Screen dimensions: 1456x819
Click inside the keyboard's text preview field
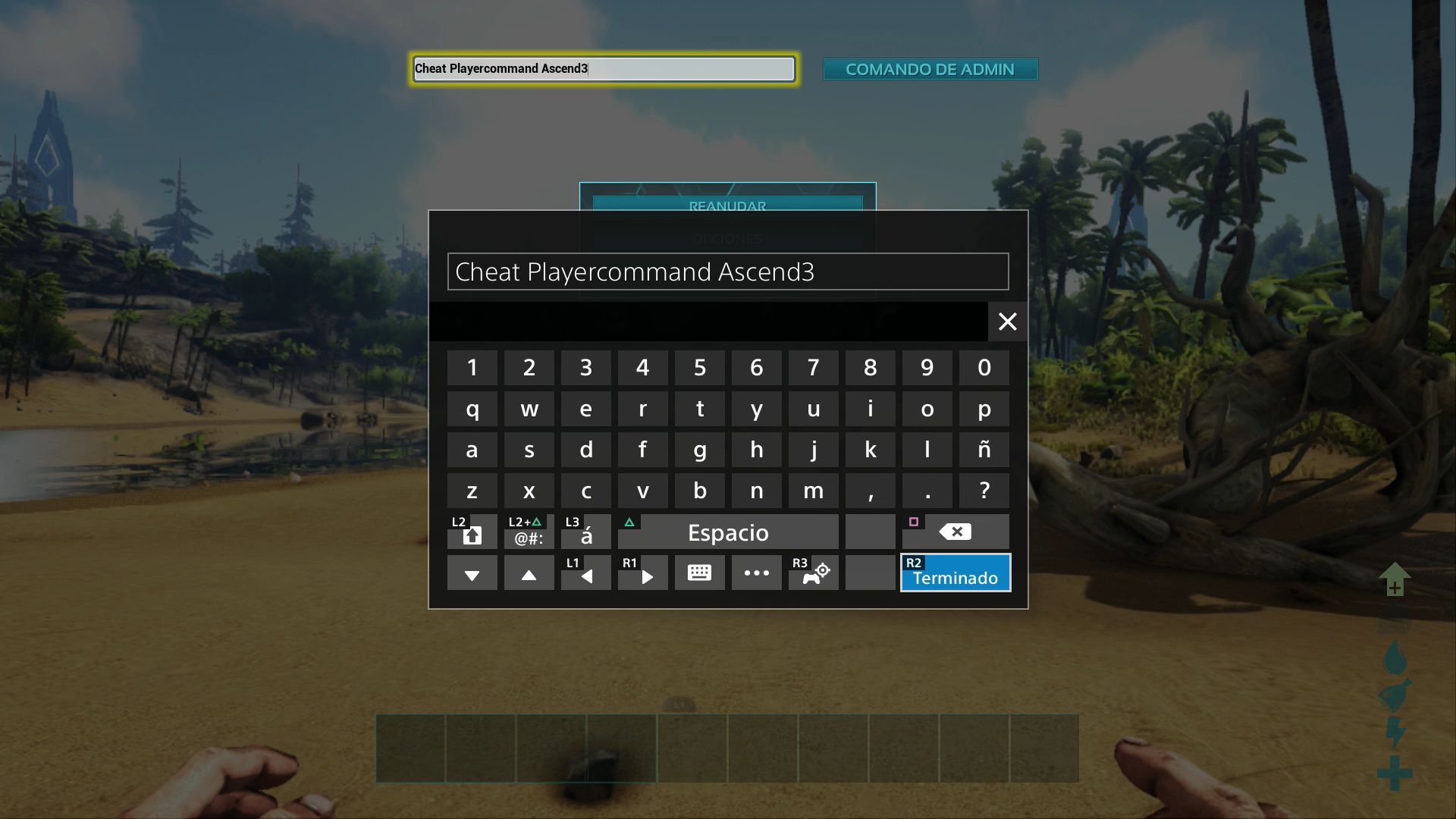(x=728, y=271)
